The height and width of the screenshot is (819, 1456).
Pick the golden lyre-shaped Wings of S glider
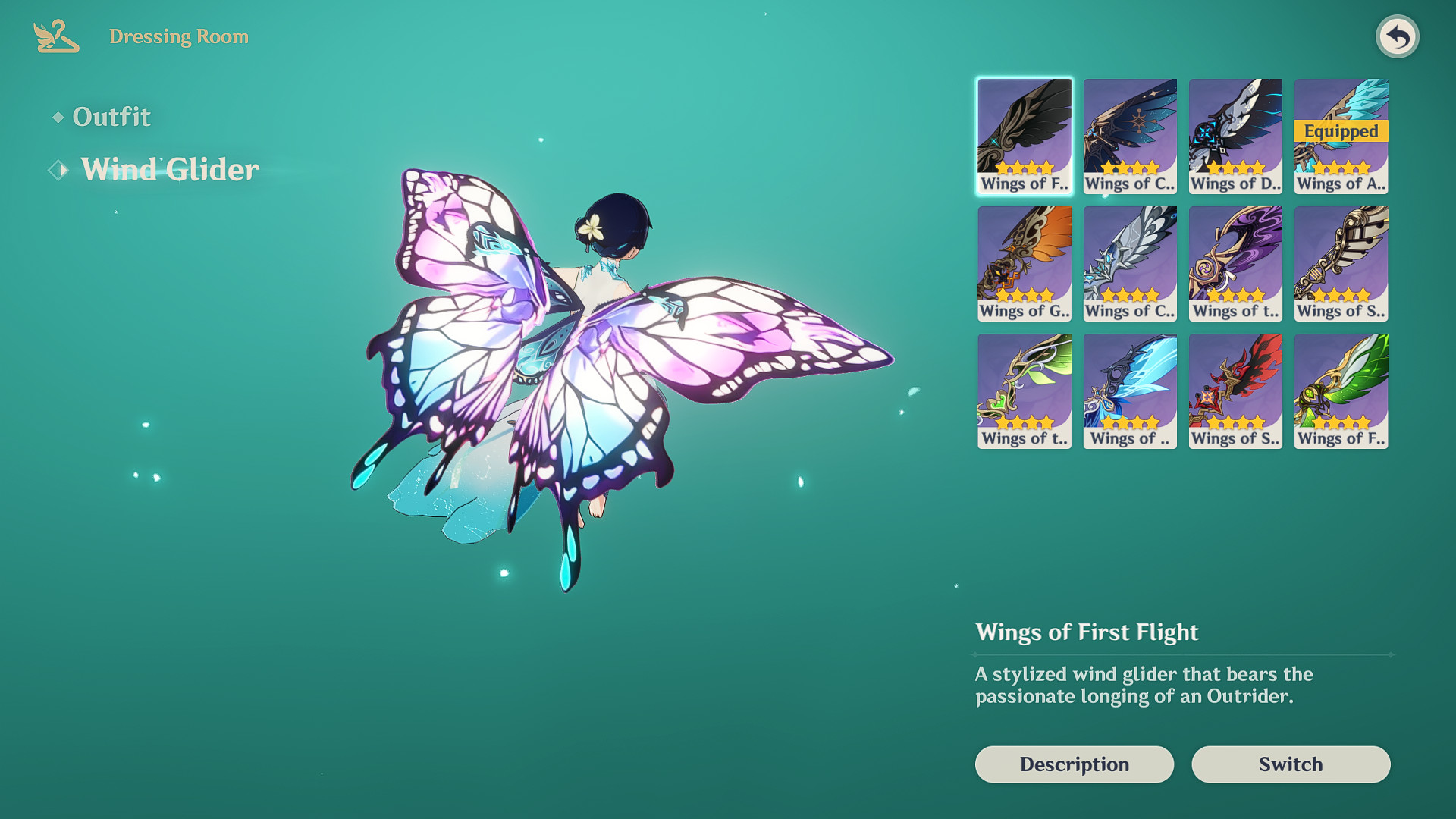point(1339,262)
